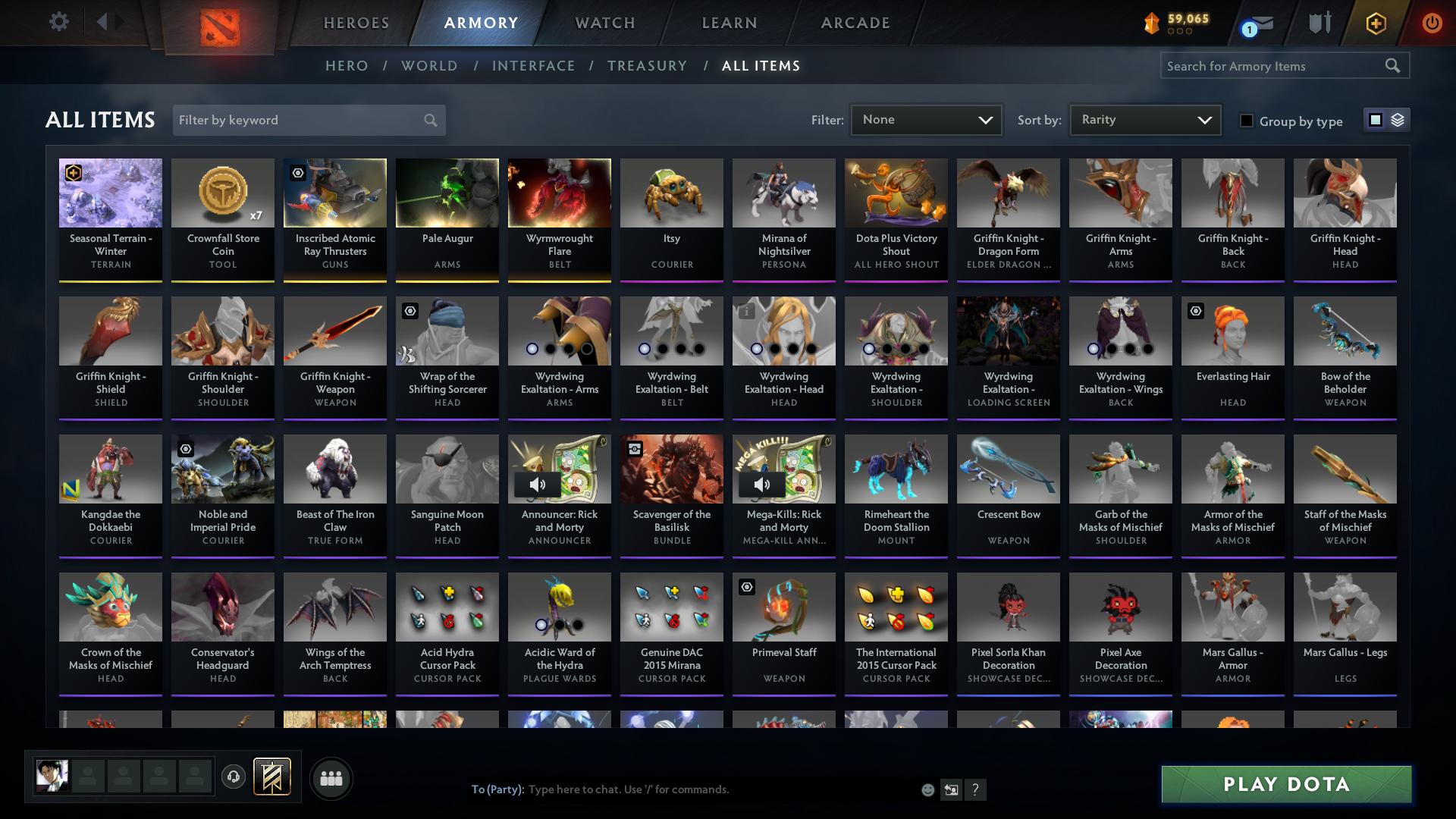Click the PLAY DOTA button
The width and height of the screenshot is (1456, 819).
[1285, 785]
